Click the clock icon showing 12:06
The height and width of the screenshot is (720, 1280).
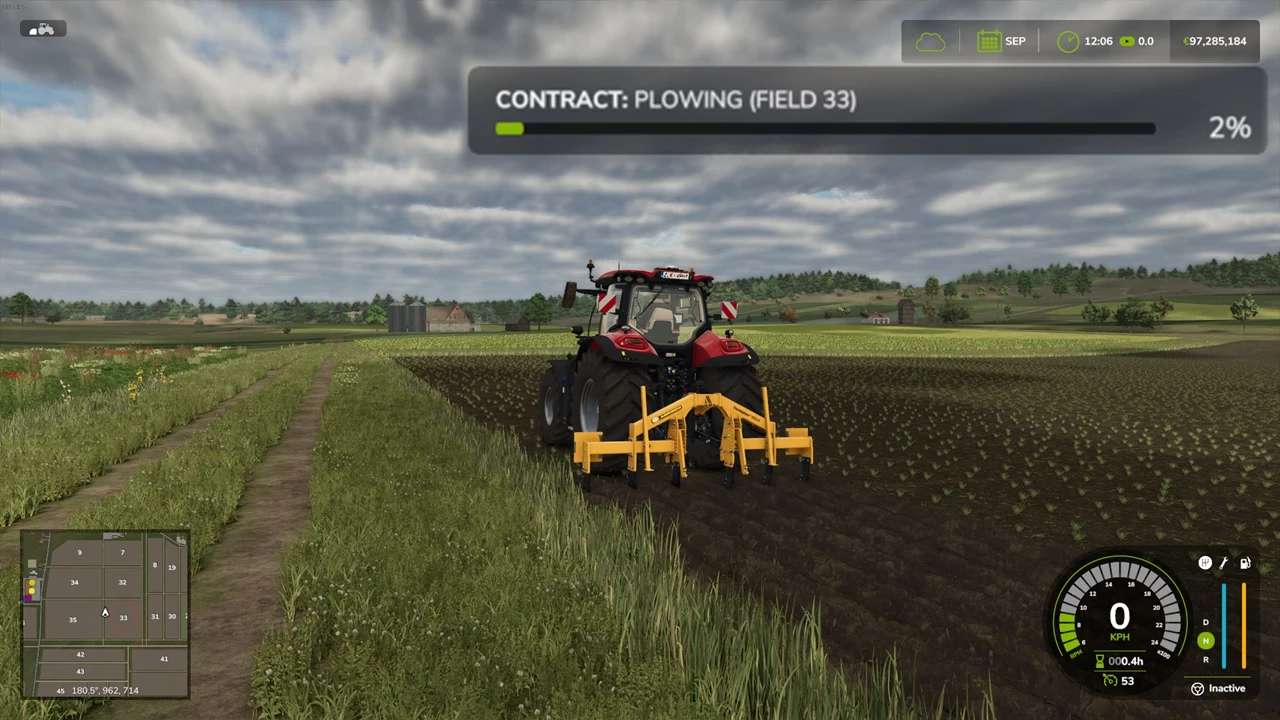[1068, 42]
